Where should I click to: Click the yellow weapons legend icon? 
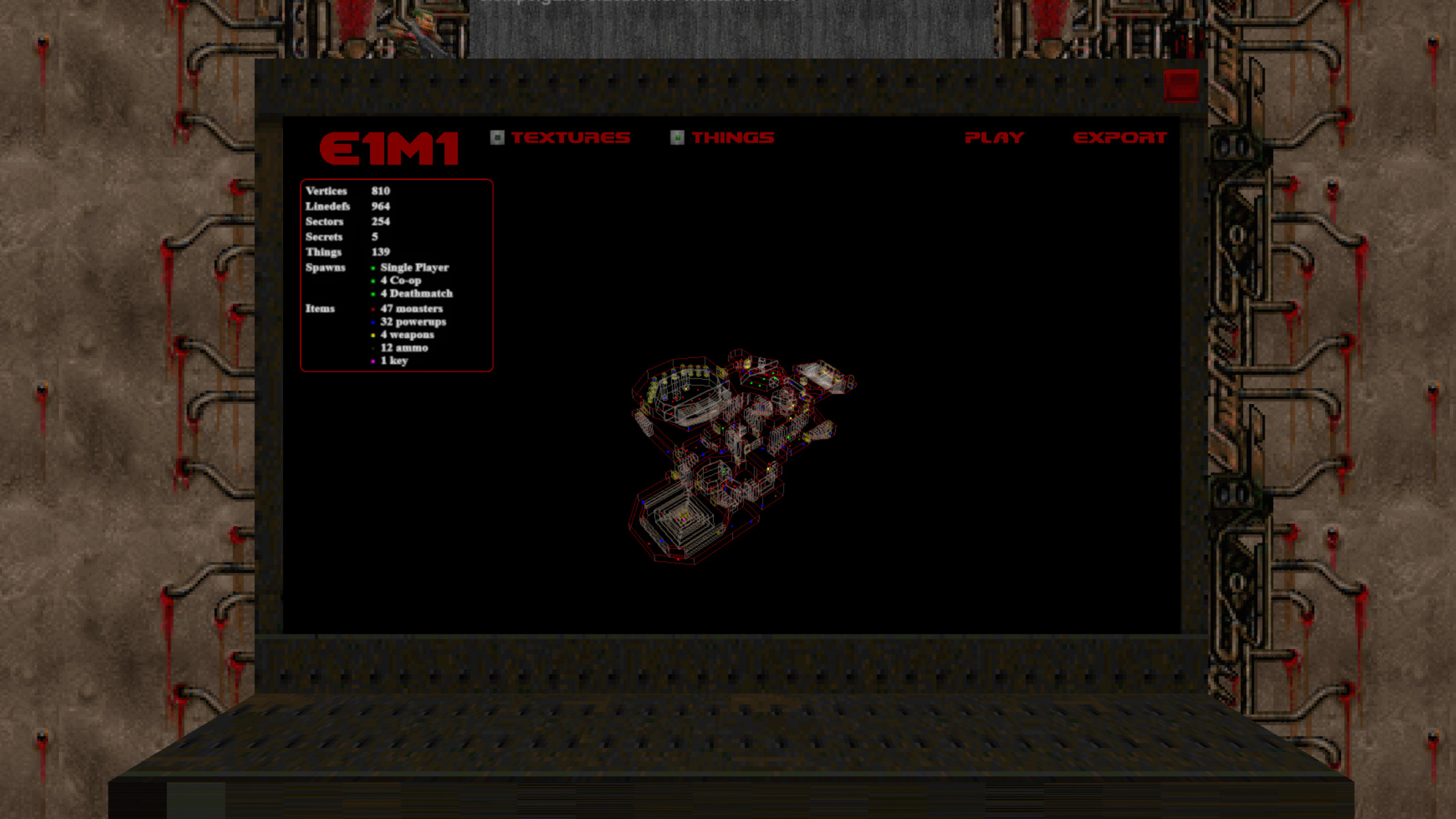point(373,335)
